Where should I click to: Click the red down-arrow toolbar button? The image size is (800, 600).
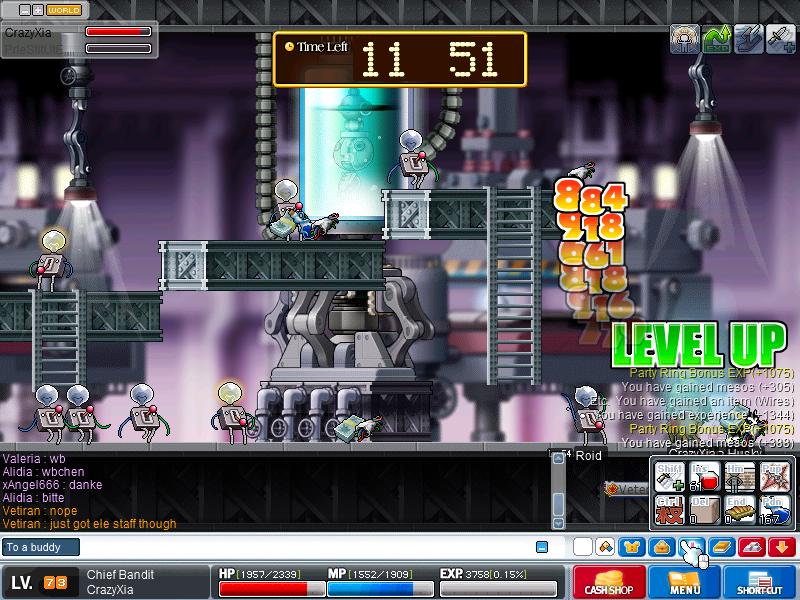point(781,546)
